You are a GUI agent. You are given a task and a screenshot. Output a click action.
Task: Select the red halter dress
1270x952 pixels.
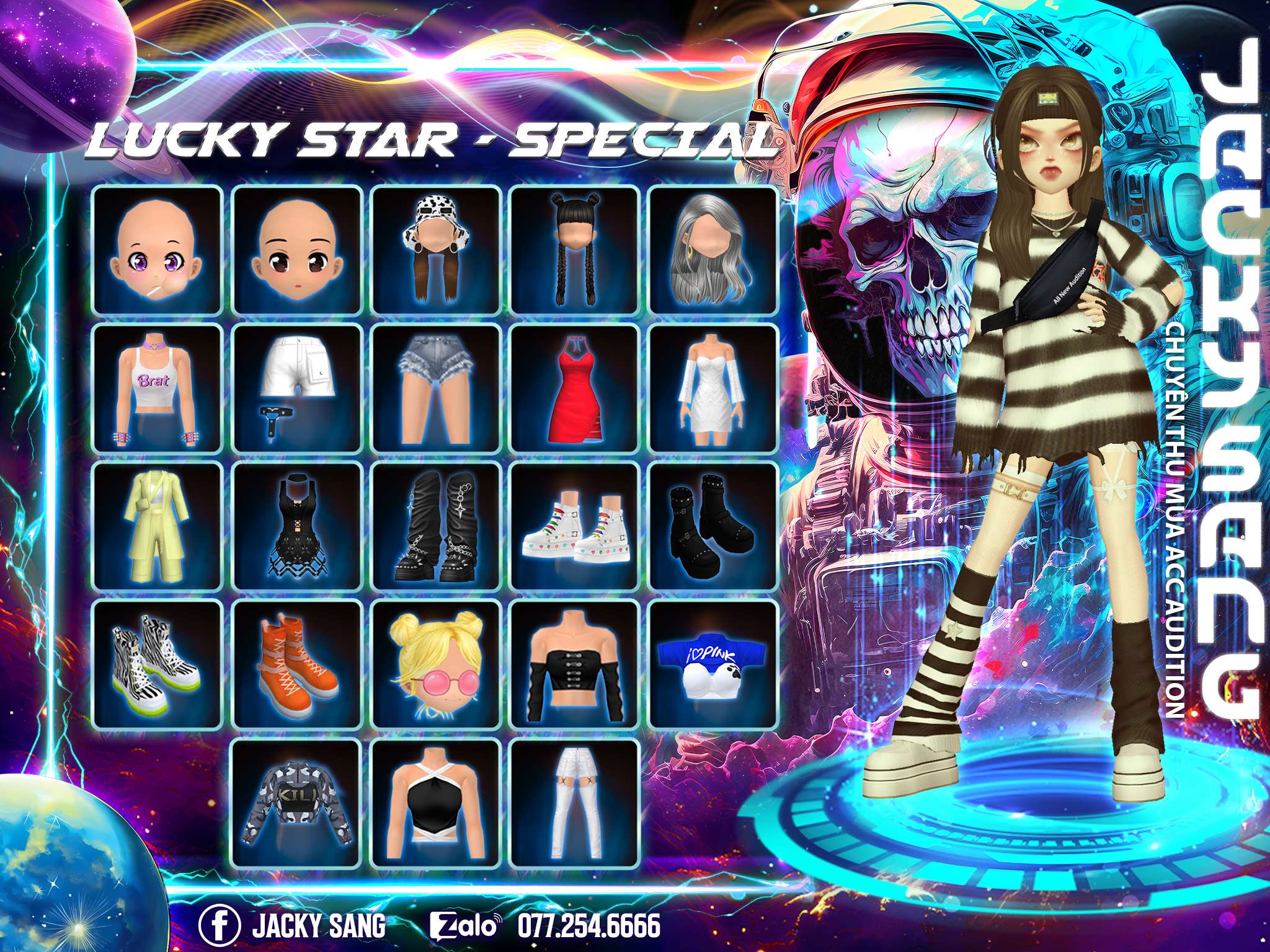(x=574, y=388)
